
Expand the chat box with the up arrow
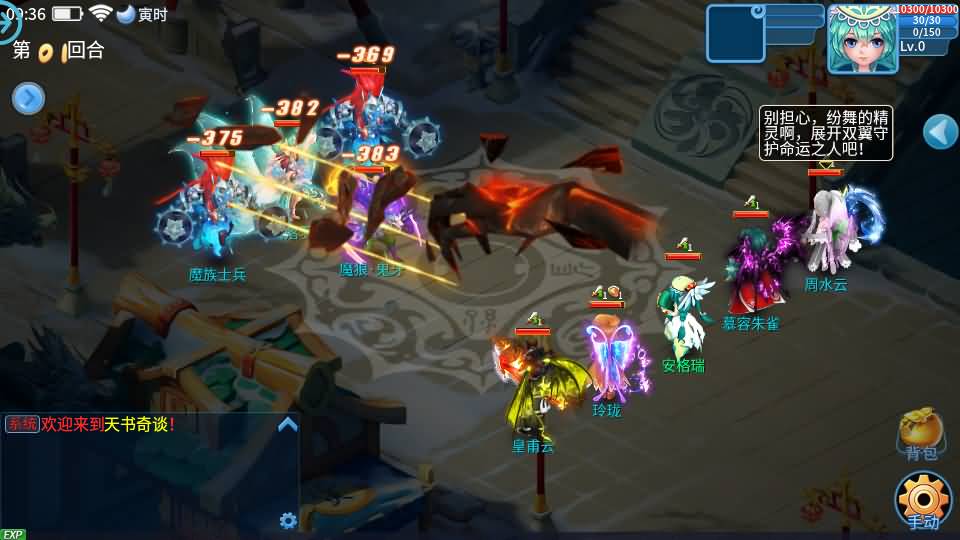click(x=288, y=425)
